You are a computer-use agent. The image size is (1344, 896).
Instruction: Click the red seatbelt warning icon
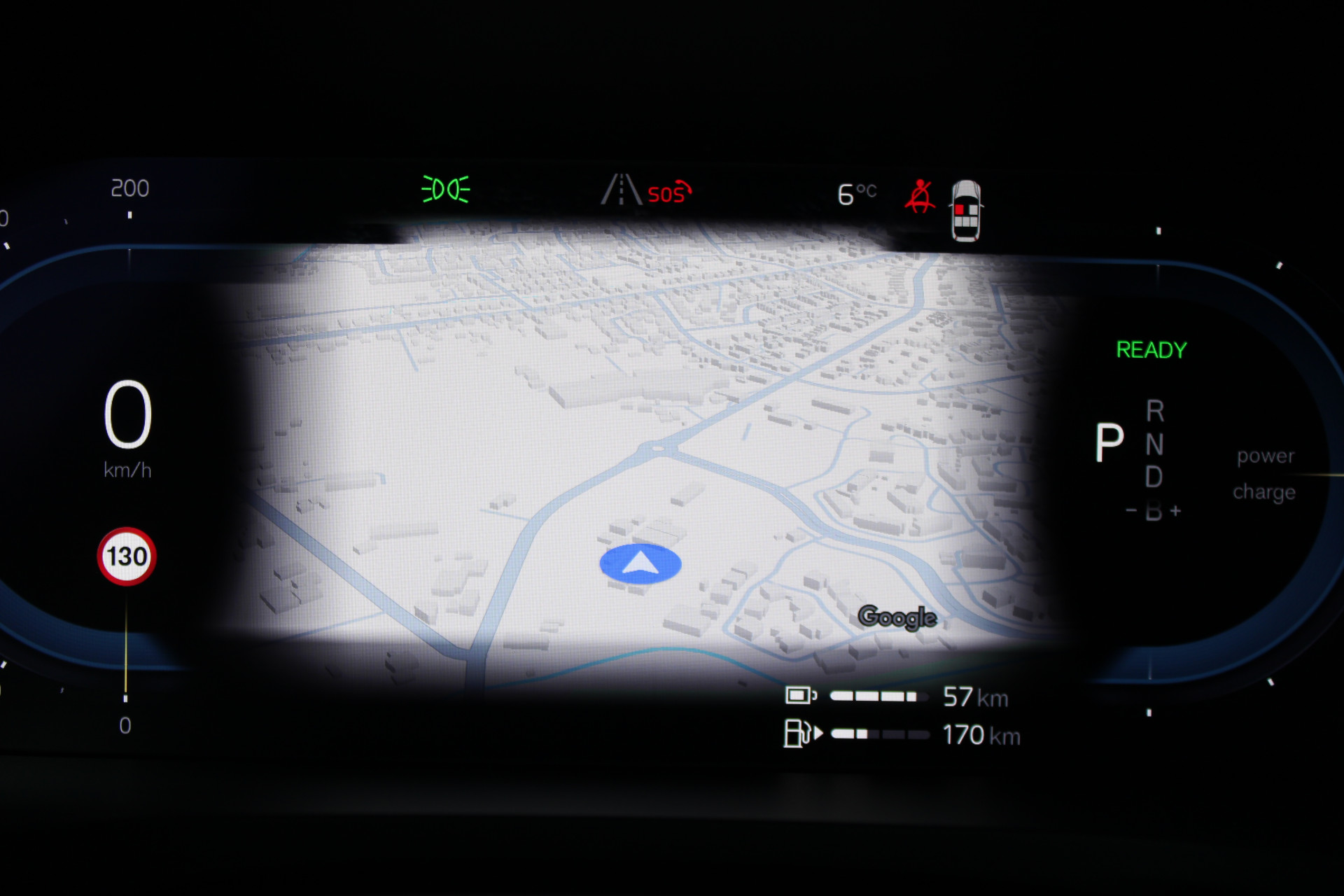pos(920,197)
